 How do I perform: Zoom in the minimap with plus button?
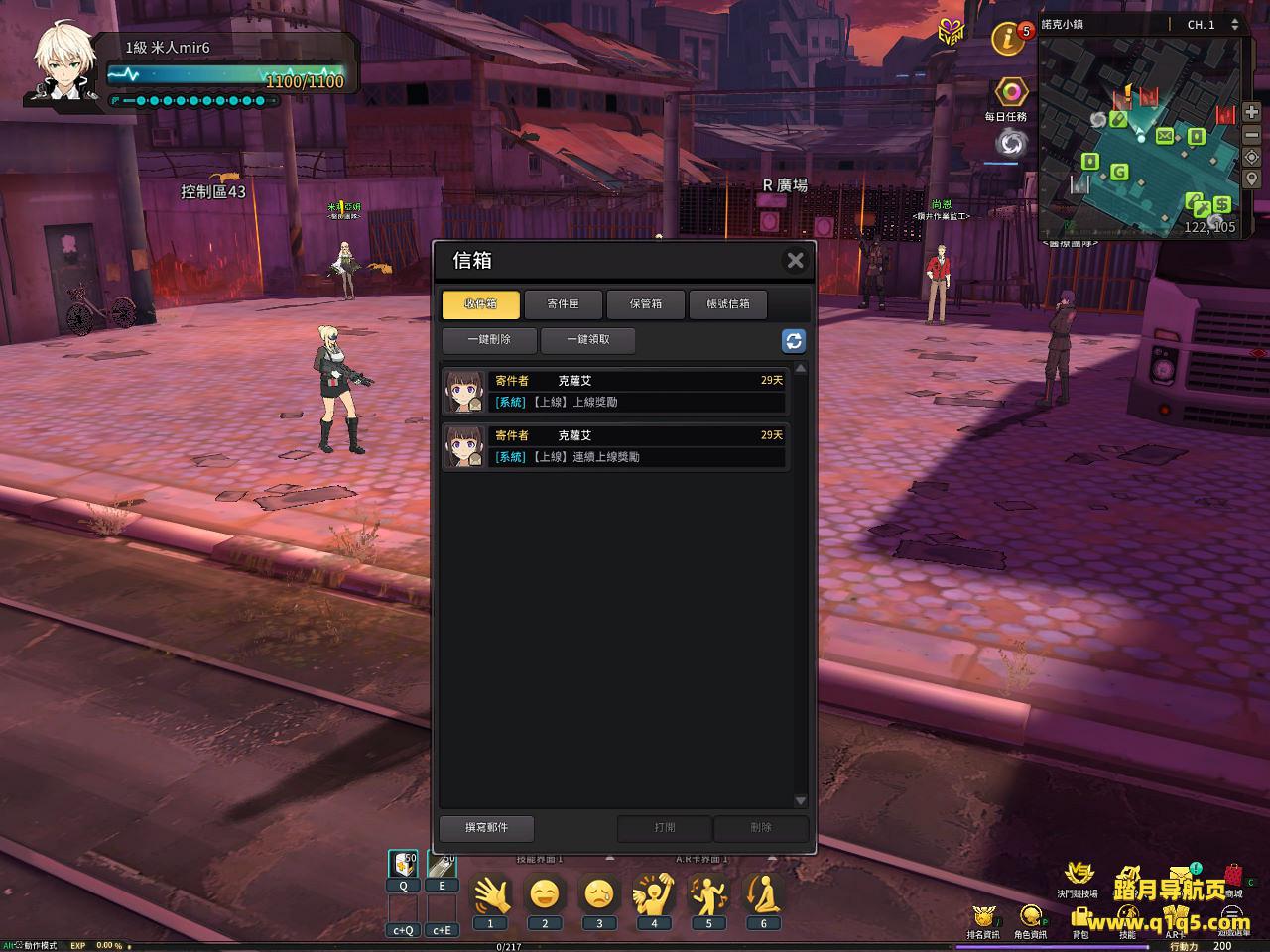point(1251,113)
